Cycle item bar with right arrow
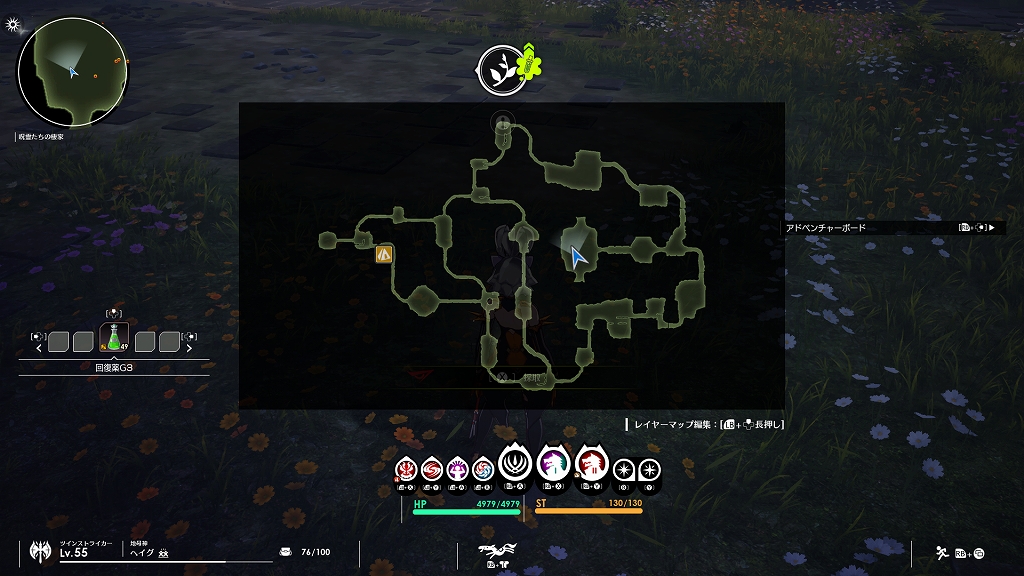The height and width of the screenshot is (576, 1024). coord(189,349)
